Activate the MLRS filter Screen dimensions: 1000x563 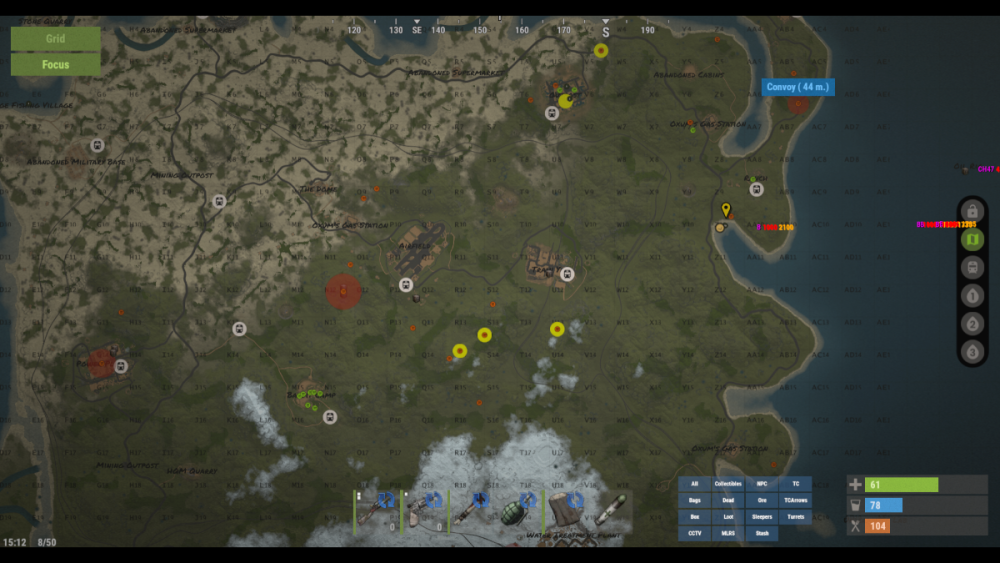pos(728,534)
